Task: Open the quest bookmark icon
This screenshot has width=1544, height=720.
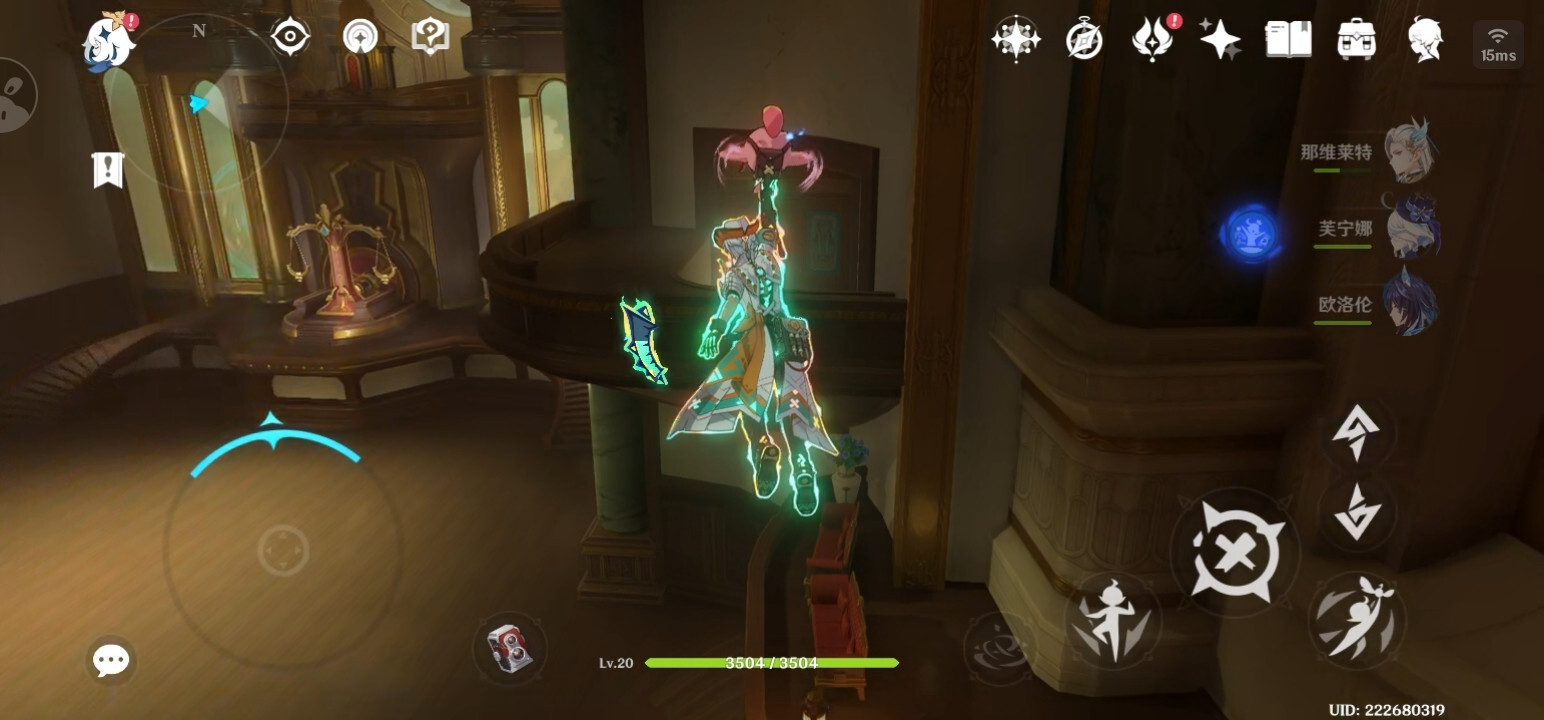Action: (x=107, y=169)
